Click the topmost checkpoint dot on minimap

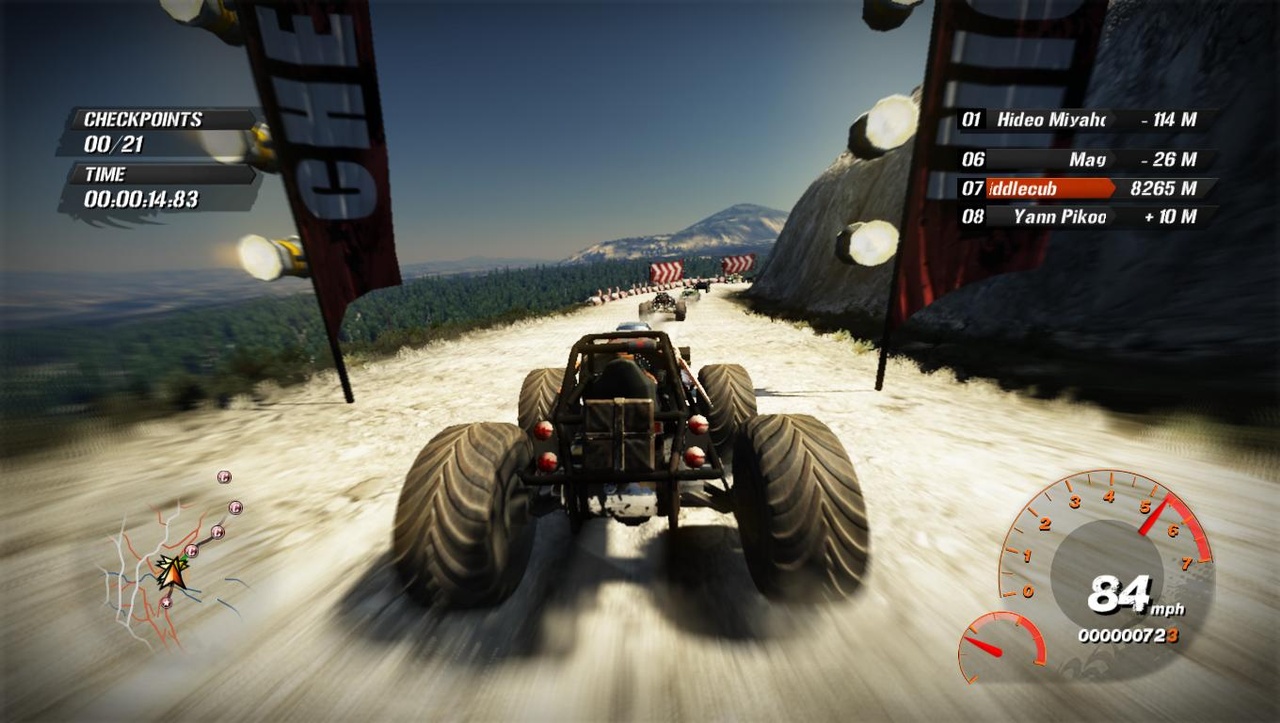pyautogui.click(x=224, y=477)
